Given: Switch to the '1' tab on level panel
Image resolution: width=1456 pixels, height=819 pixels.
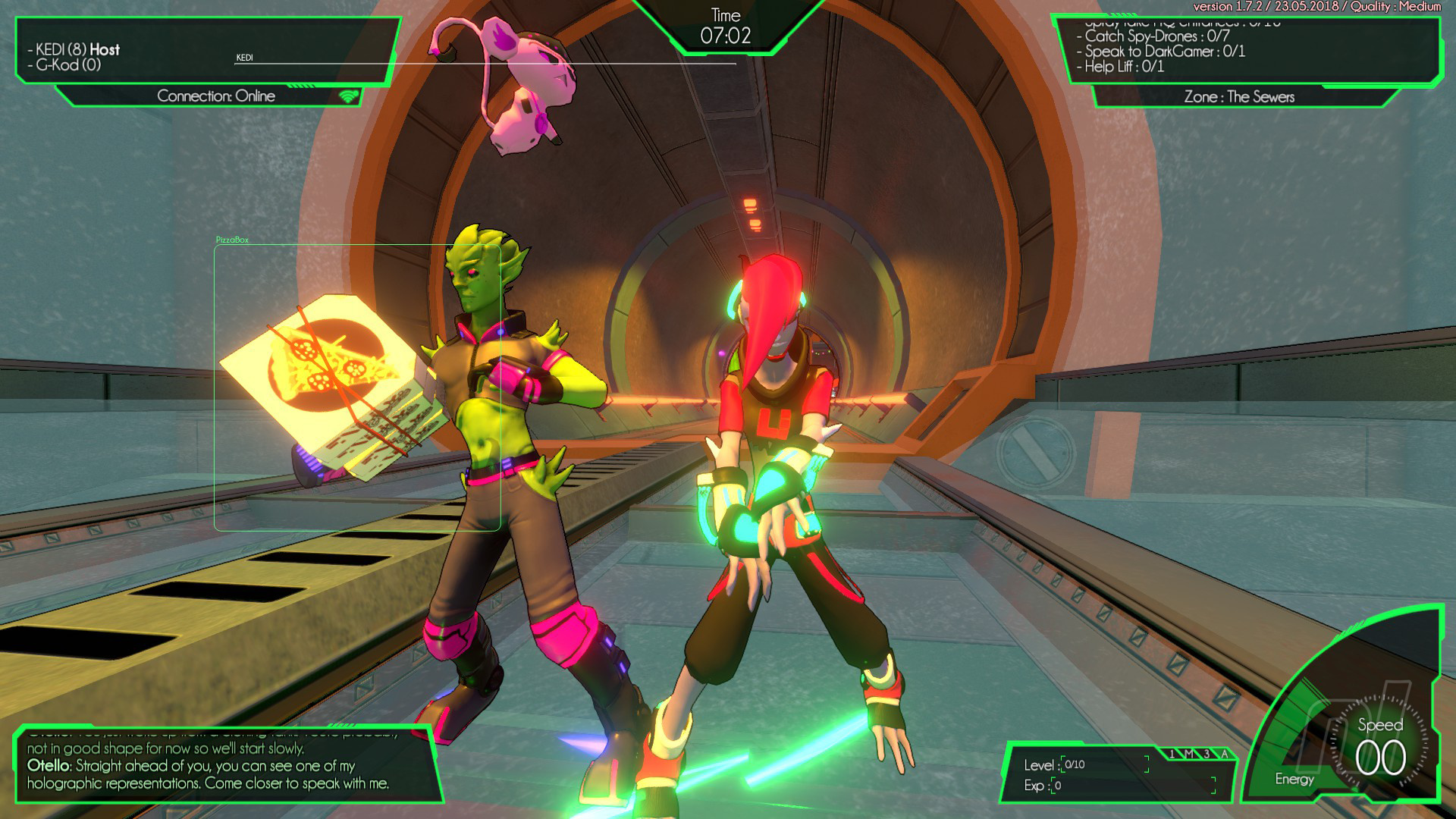Looking at the screenshot, I should click(x=1172, y=754).
